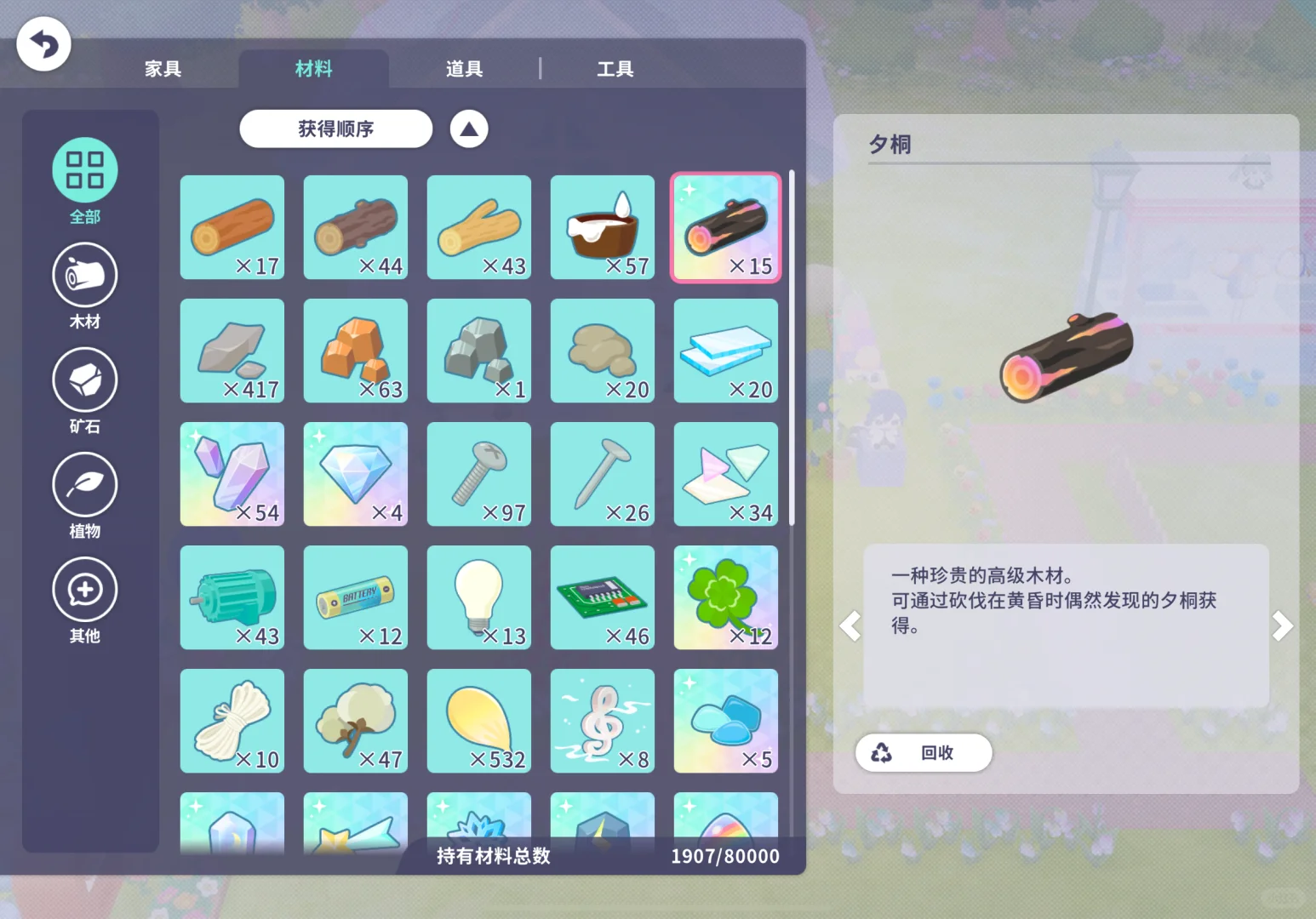Image resolution: width=1316 pixels, height=919 pixels.
Task: Choose the battery material slot
Action: (x=355, y=597)
